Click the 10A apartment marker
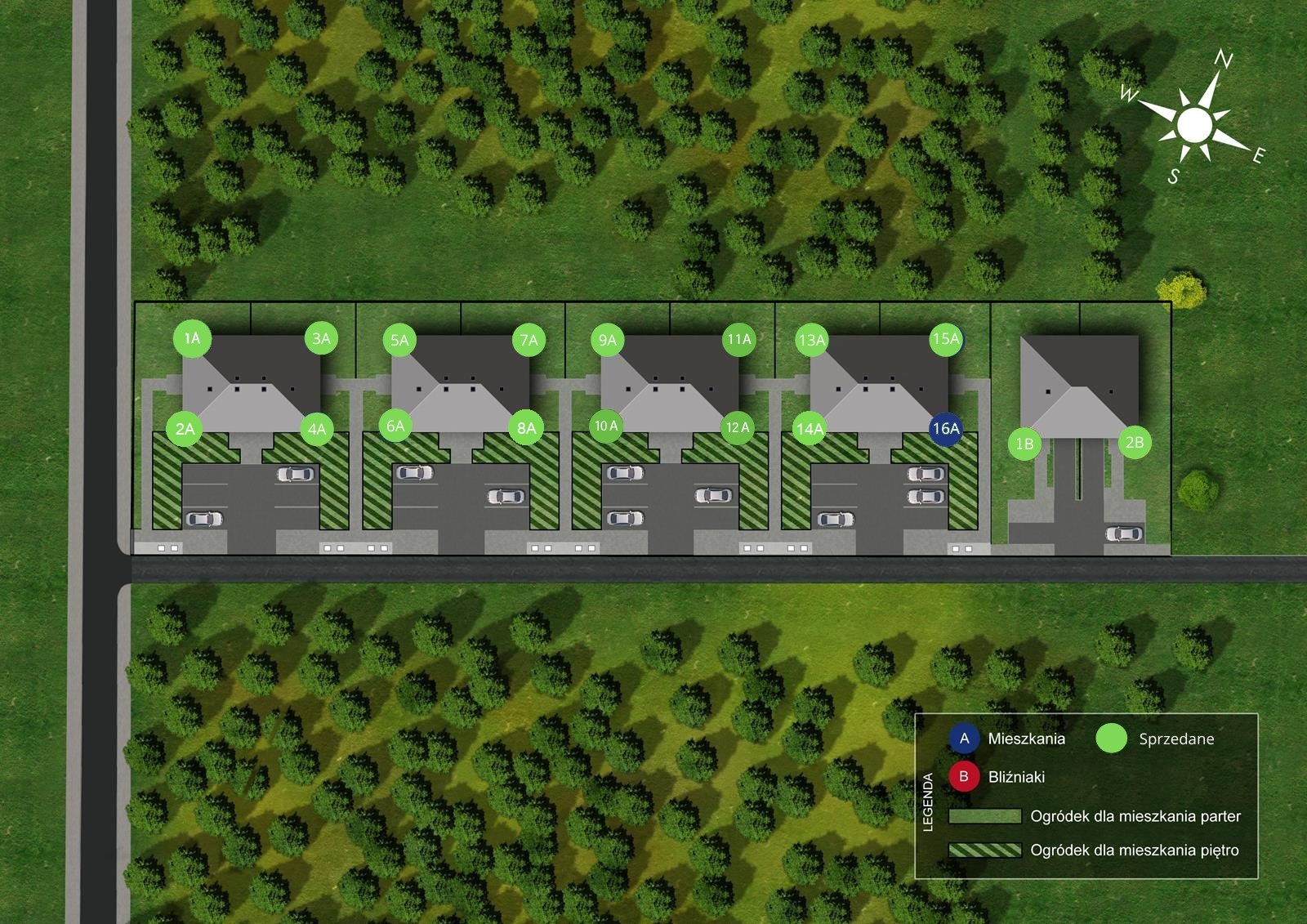This screenshot has width=1307, height=924. [x=606, y=426]
